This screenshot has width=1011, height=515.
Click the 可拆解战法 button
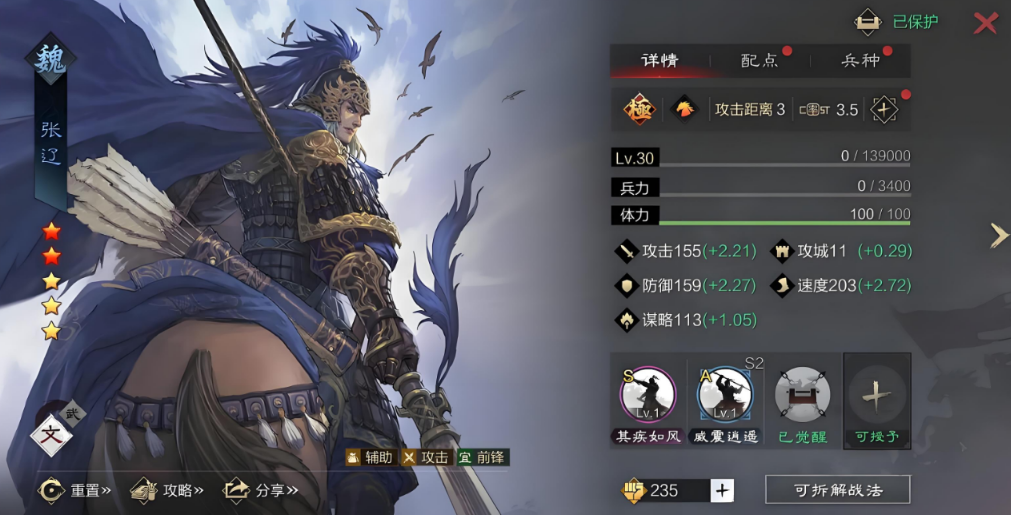click(837, 490)
